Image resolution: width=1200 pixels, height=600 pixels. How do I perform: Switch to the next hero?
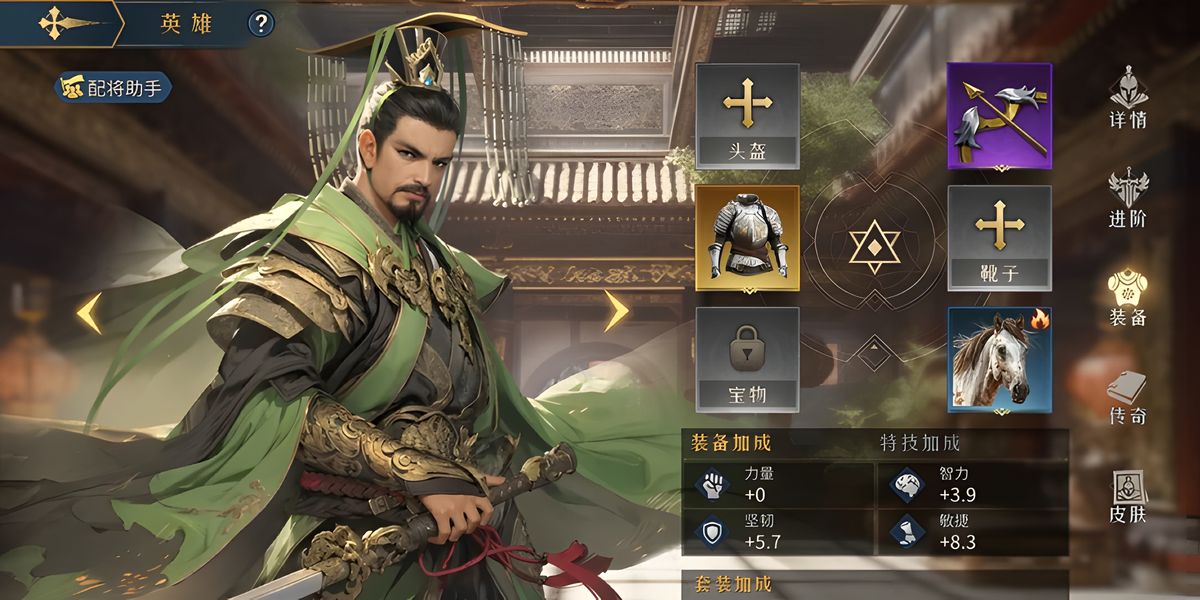click(616, 311)
